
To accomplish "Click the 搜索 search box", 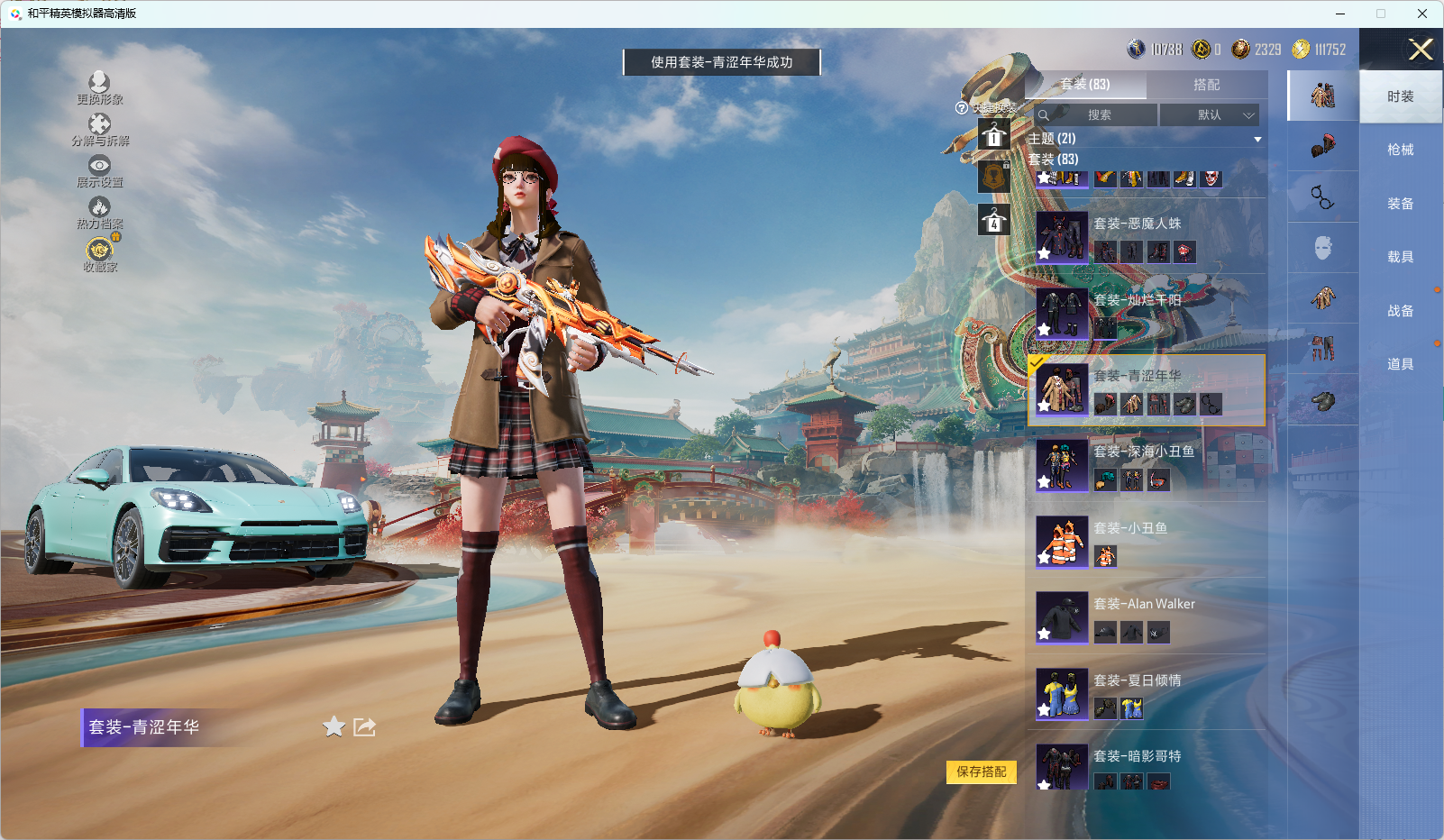I will (x=1097, y=115).
